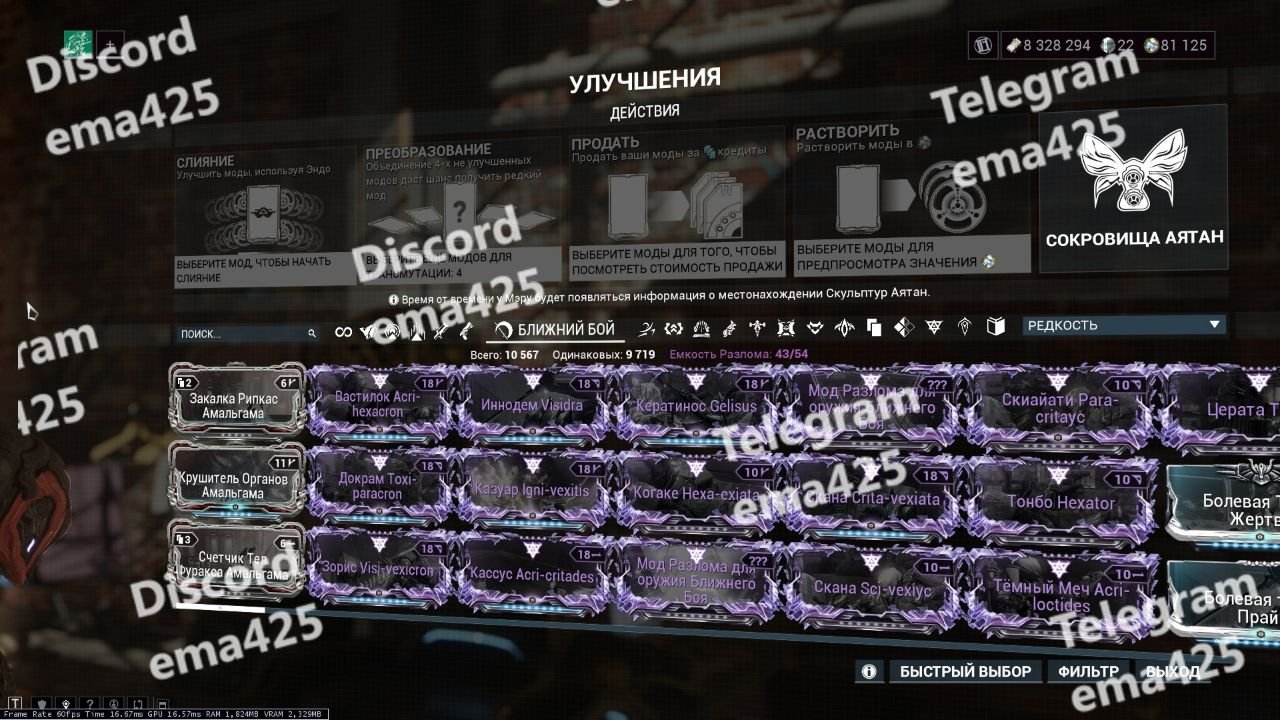1280x720 pixels.
Task: Open the Редкость sort dropdown
Action: [x=1123, y=325]
